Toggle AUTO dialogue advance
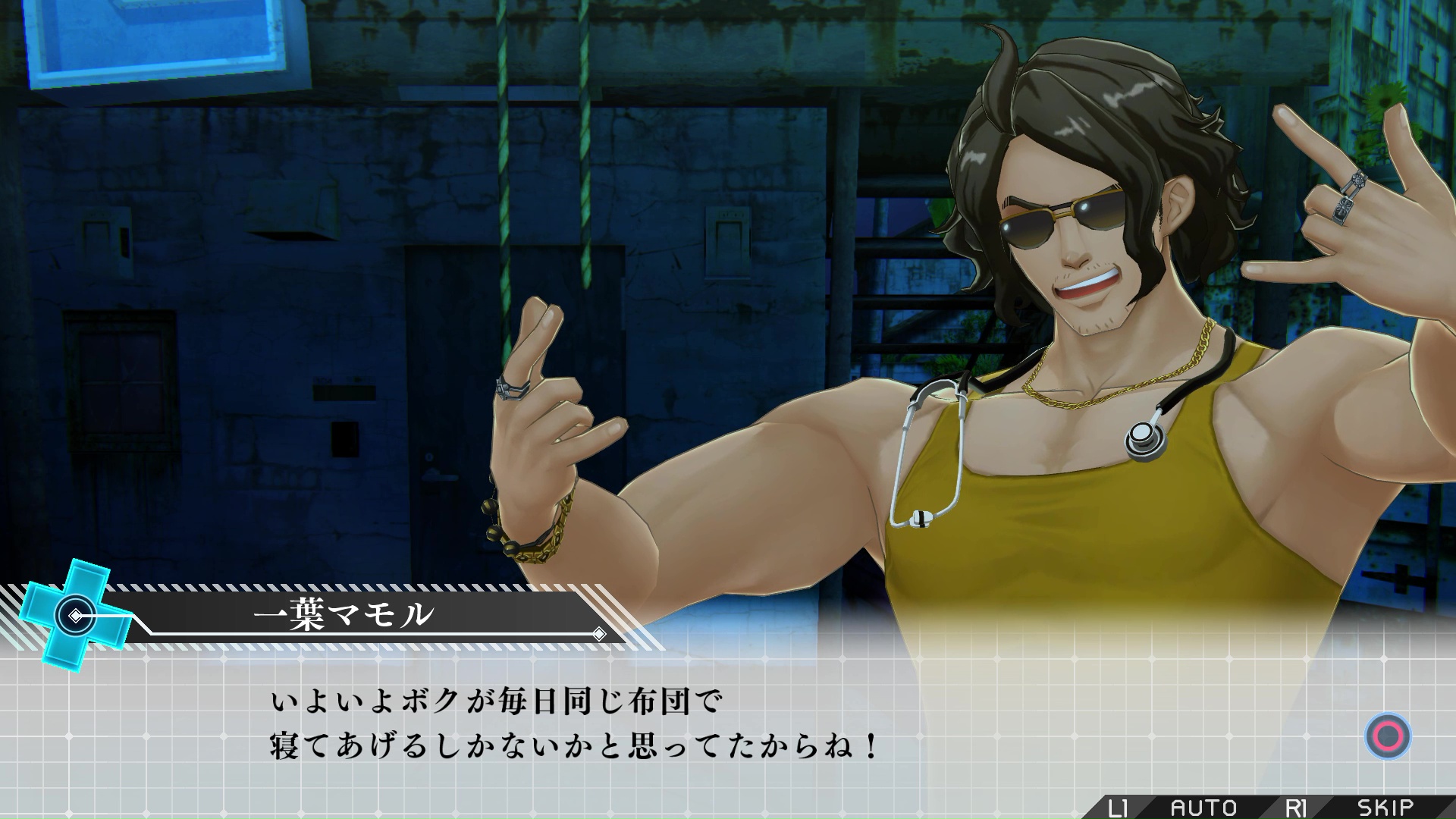 (x=1203, y=808)
